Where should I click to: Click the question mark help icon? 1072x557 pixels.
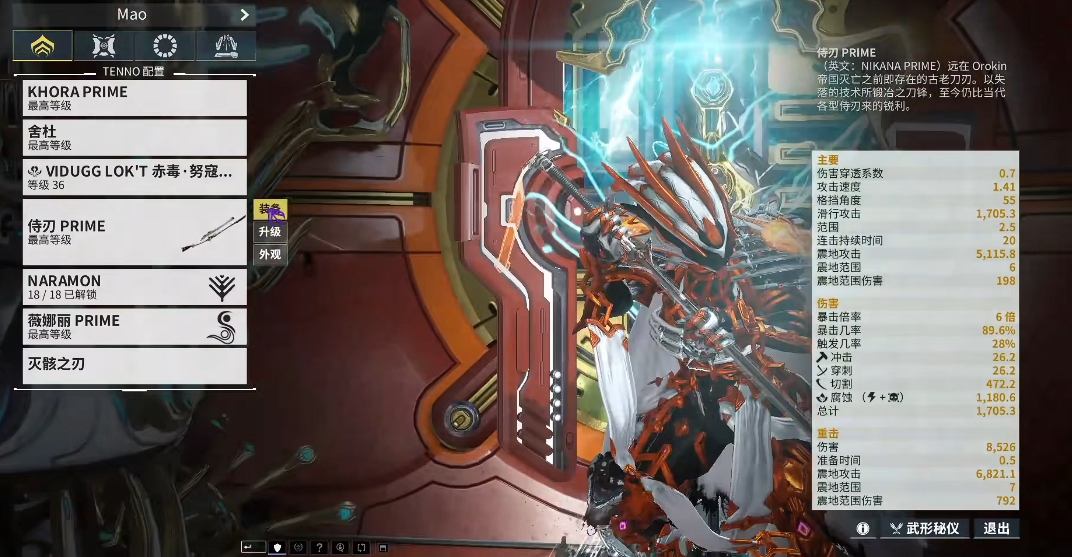(x=319, y=547)
